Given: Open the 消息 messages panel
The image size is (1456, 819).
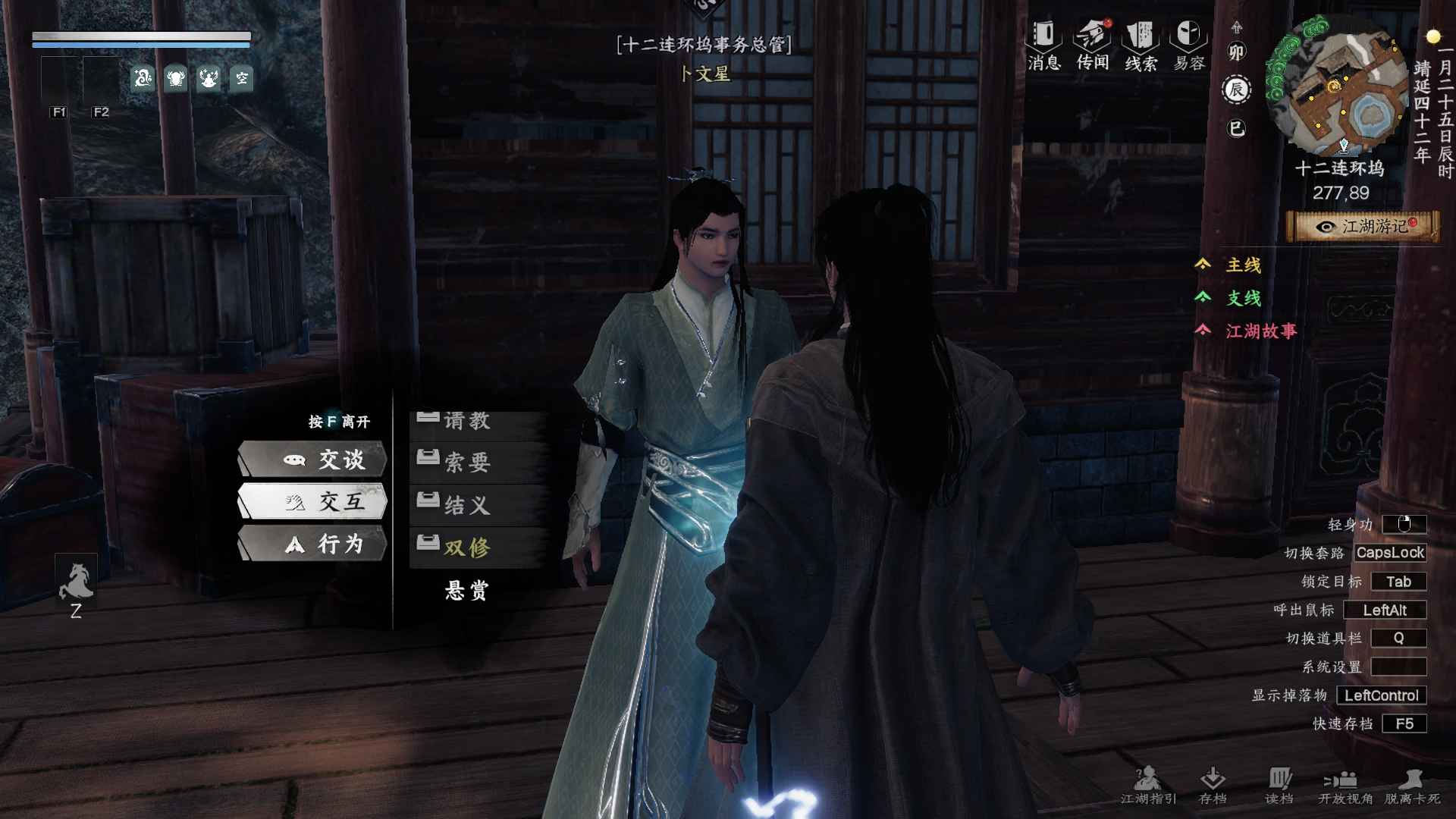Looking at the screenshot, I should 1044,45.
